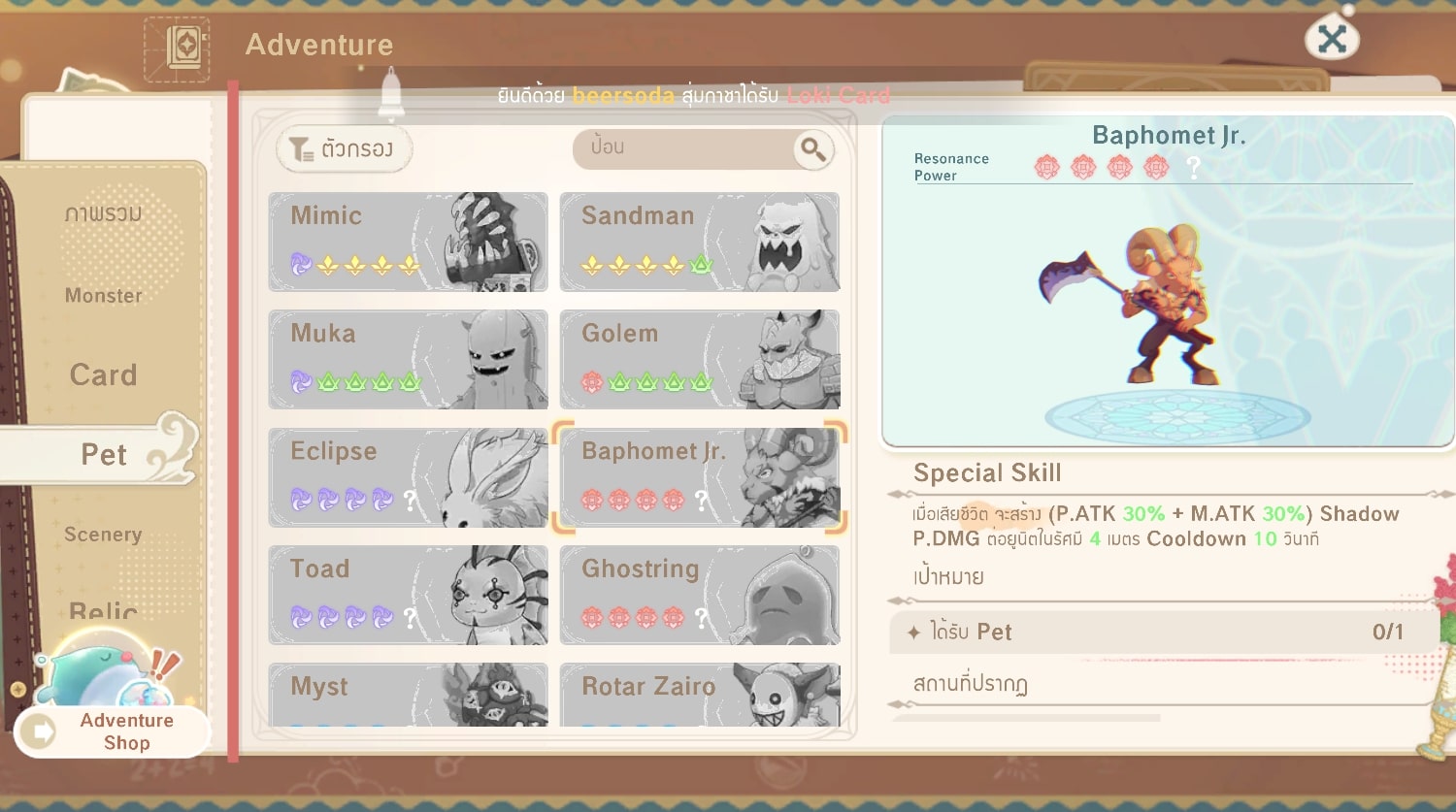Select the Eclipse pet entry

pyautogui.click(x=408, y=477)
